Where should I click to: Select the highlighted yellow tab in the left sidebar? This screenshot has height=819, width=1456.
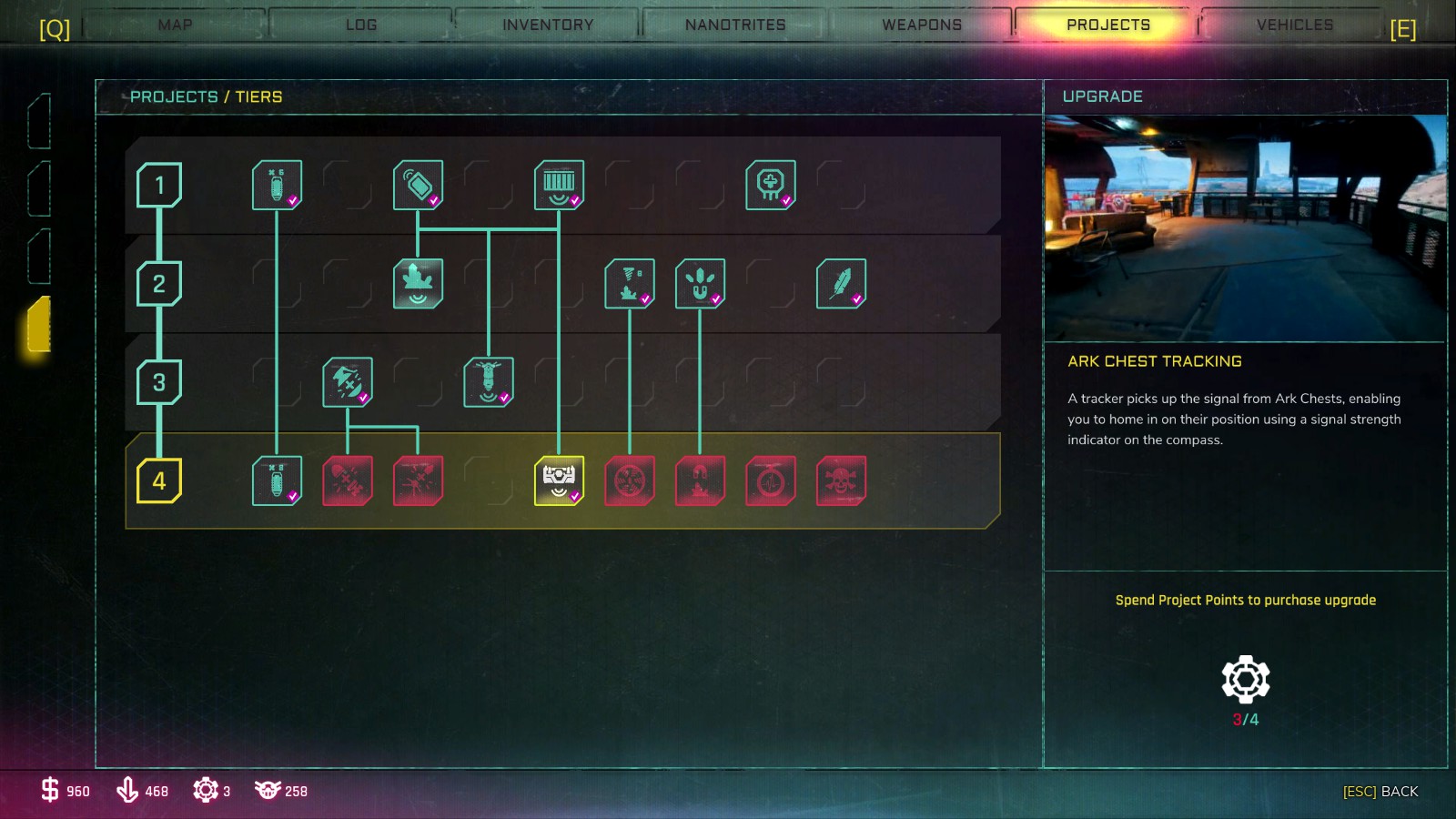pyautogui.click(x=38, y=326)
